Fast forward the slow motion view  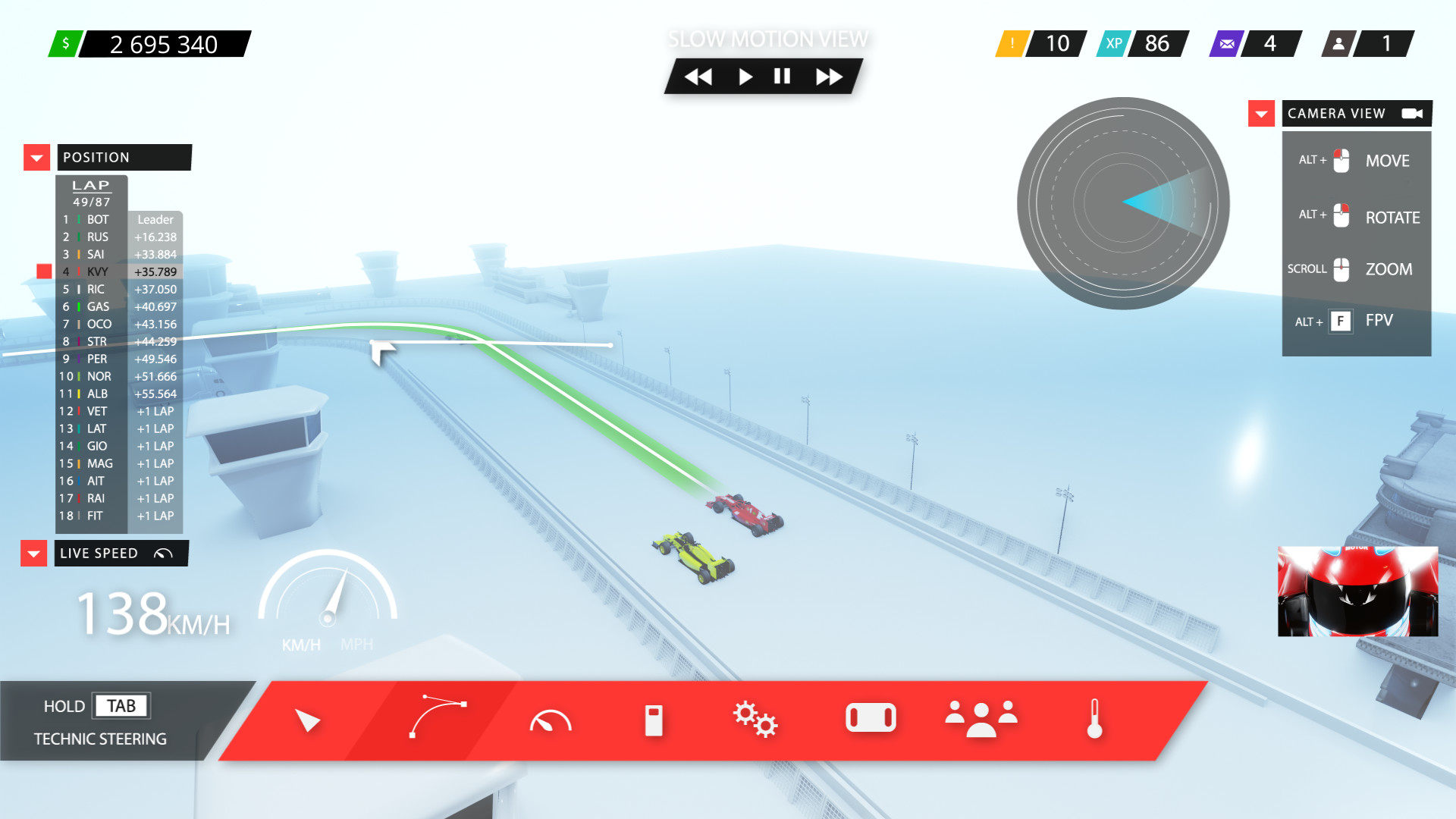click(829, 76)
